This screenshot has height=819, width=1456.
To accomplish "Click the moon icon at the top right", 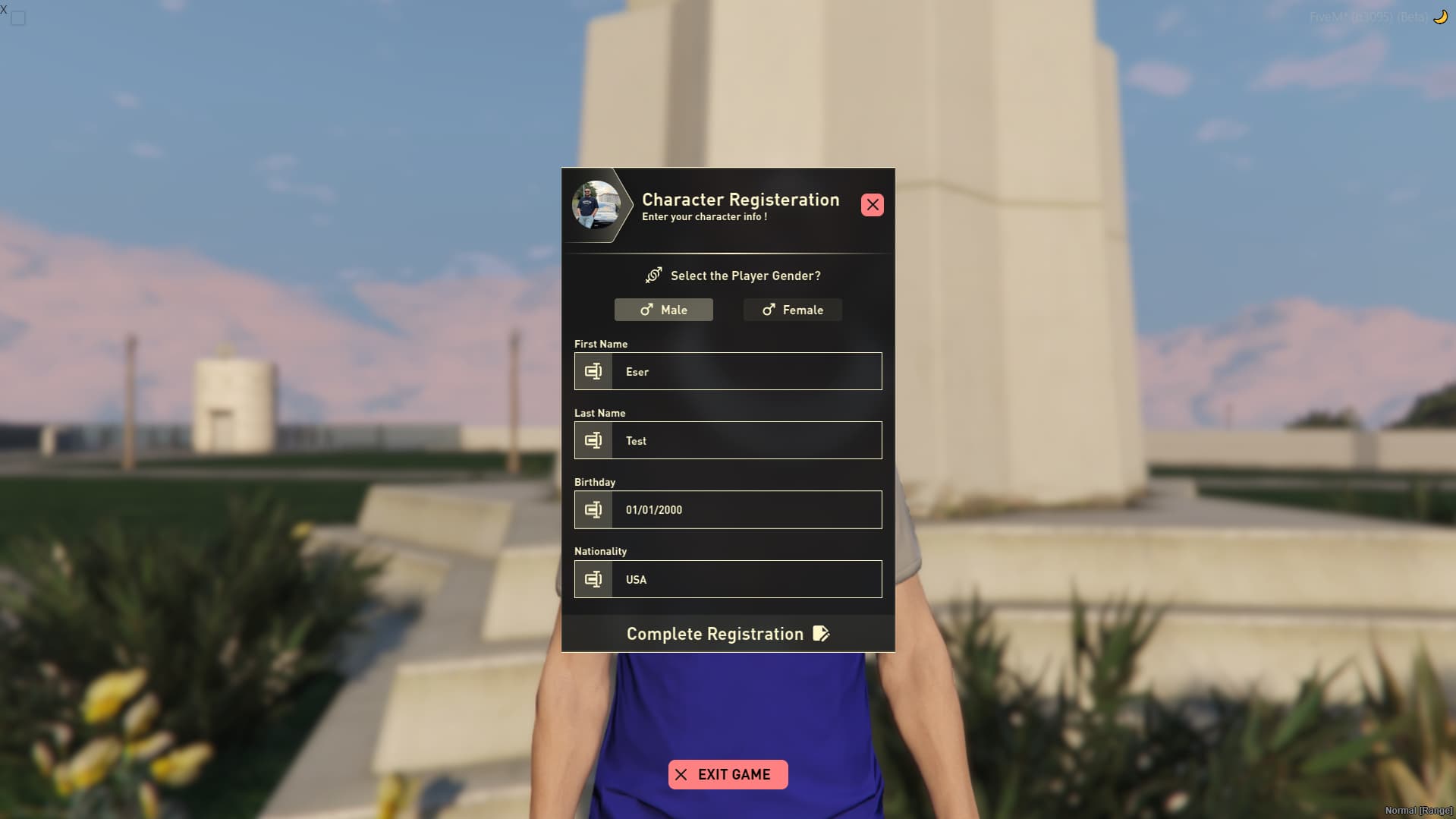I will [x=1439, y=17].
